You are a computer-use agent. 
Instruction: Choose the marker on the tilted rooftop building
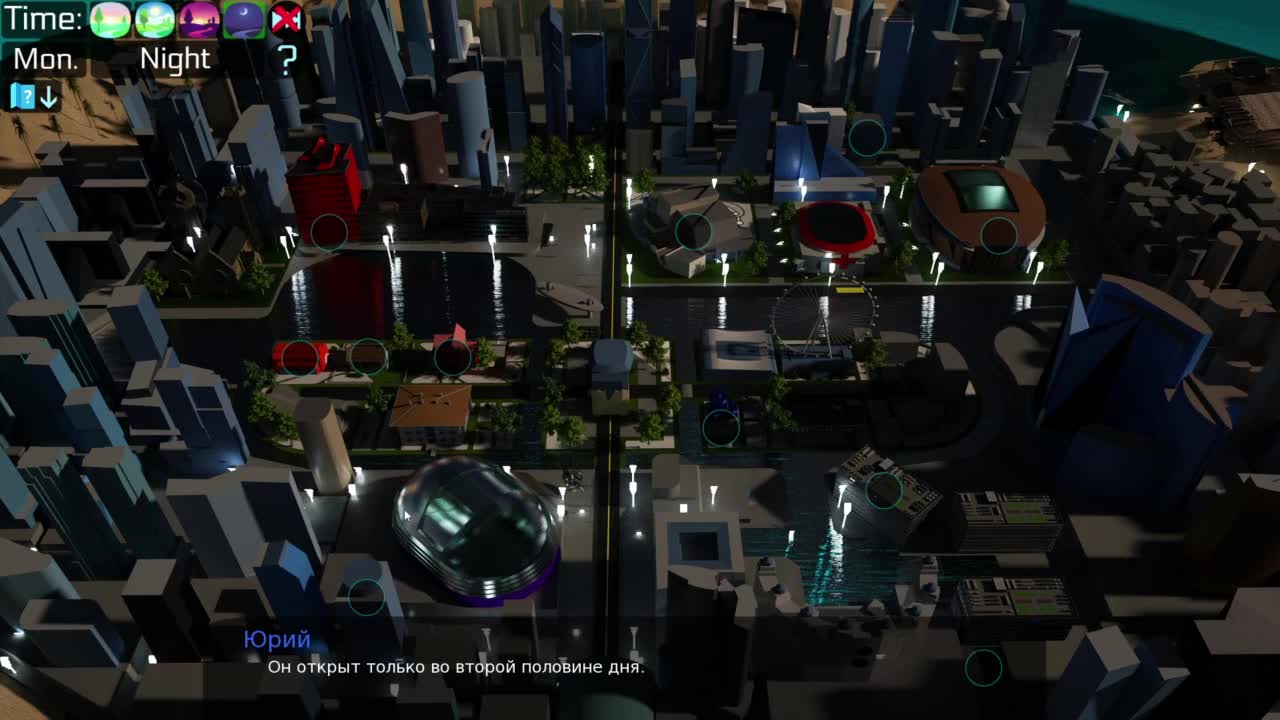pyautogui.click(x=884, y=490)
